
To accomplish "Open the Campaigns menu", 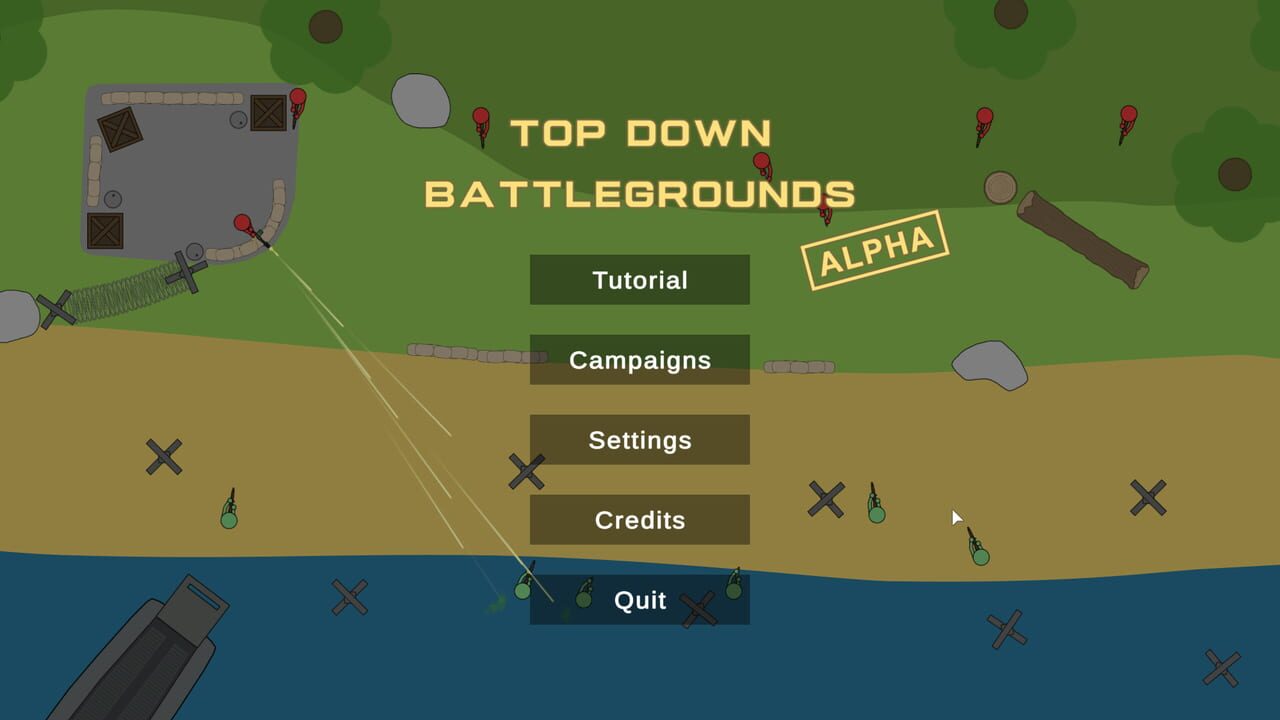I will coord(639,360).
